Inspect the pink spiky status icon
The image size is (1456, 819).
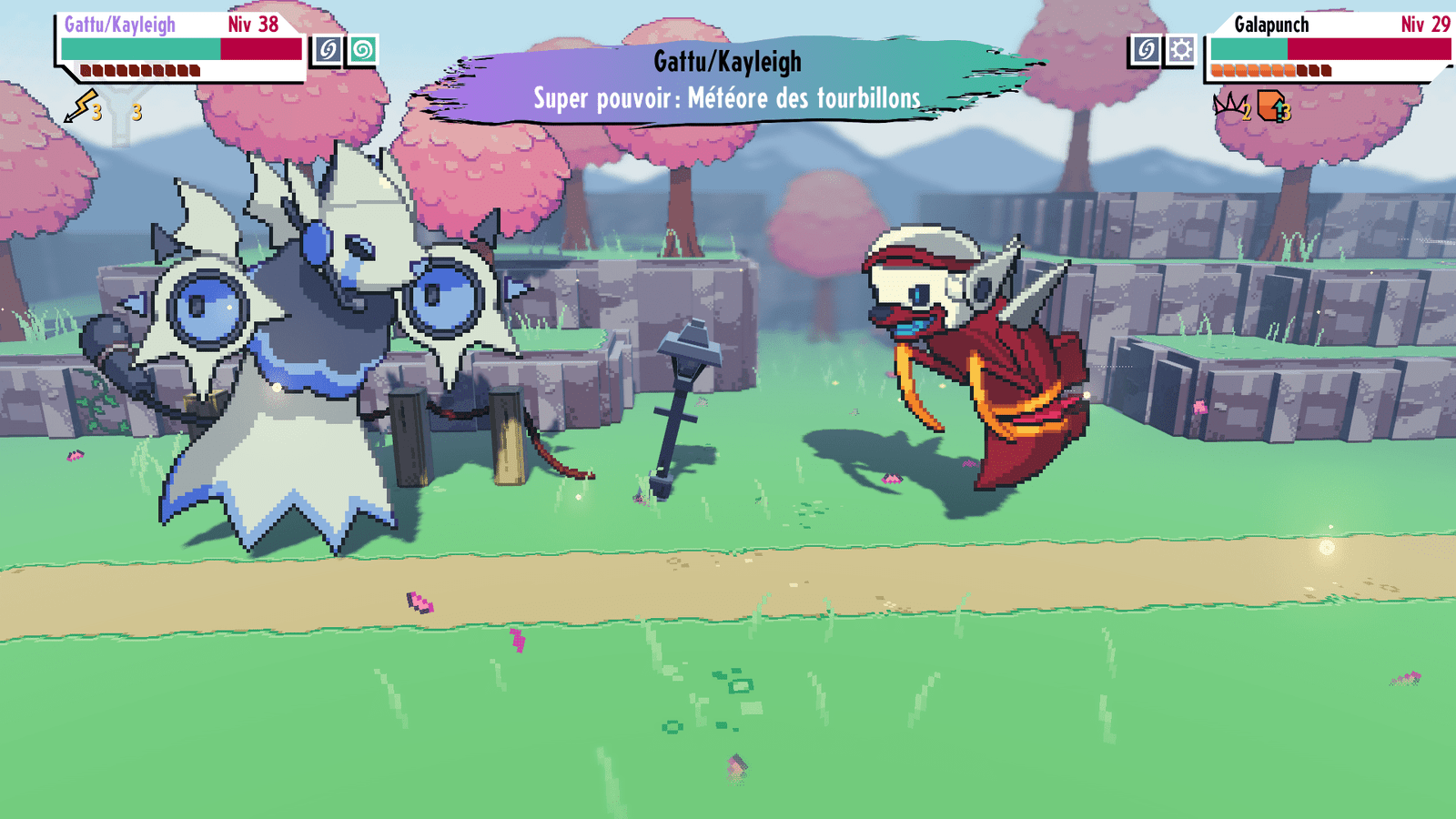[x=1230, y=106]
